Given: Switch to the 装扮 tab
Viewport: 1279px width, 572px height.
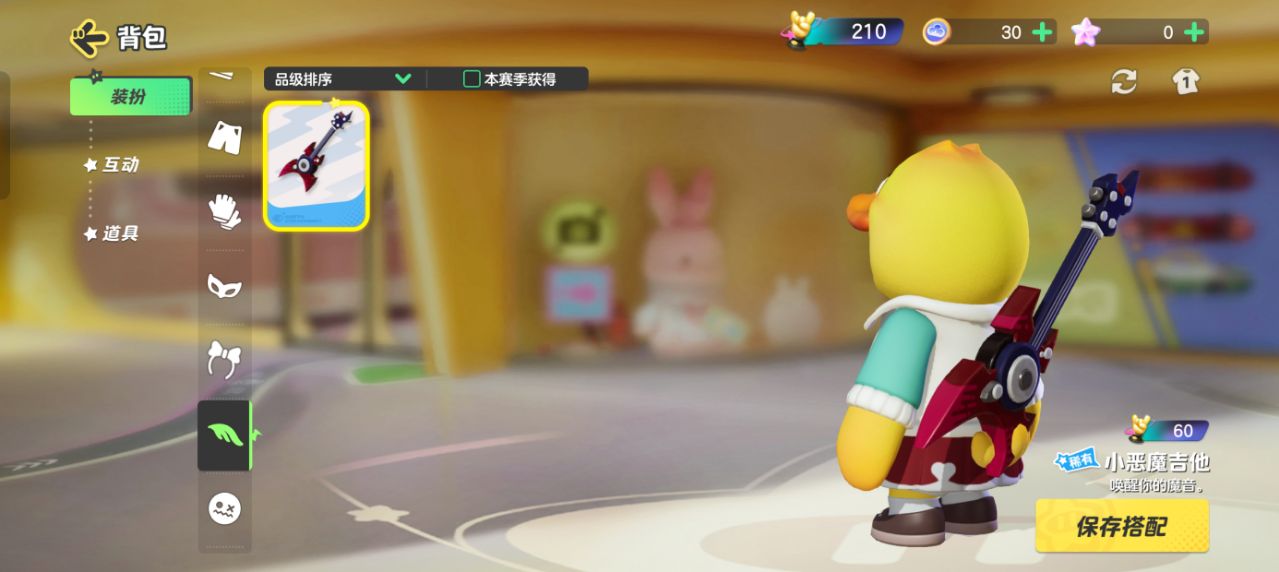Looking at the screenshot, I should click(x=130, y=97).
